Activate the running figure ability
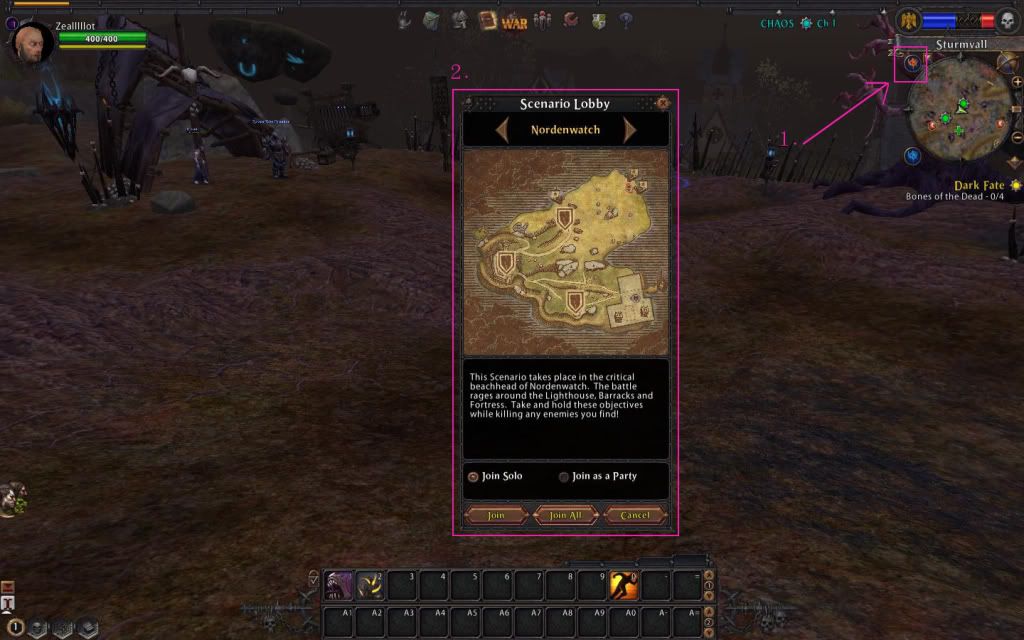The width and height of the screenshot is (1024, 640). click(624, 585)
